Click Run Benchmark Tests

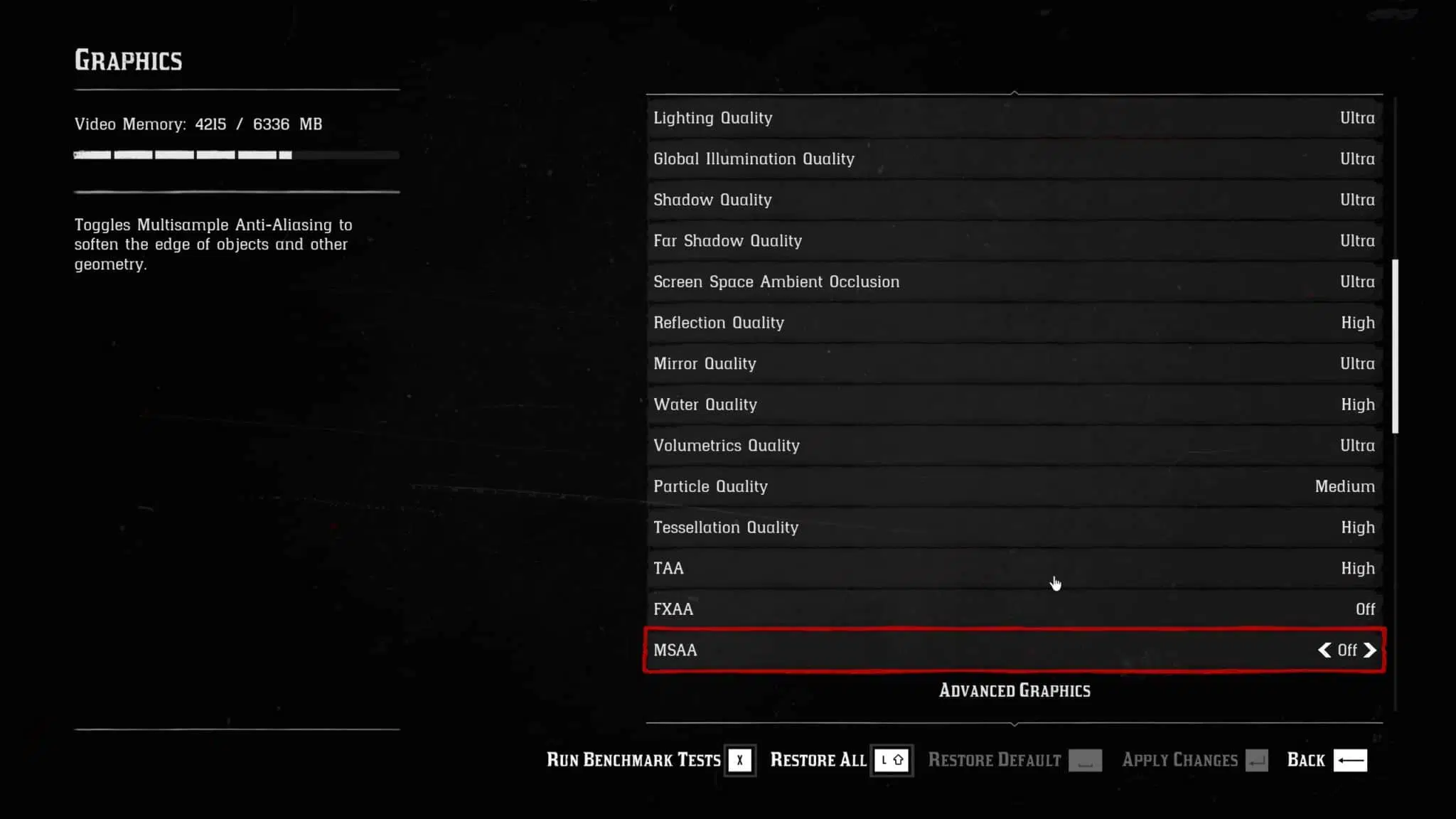point(633,760)
